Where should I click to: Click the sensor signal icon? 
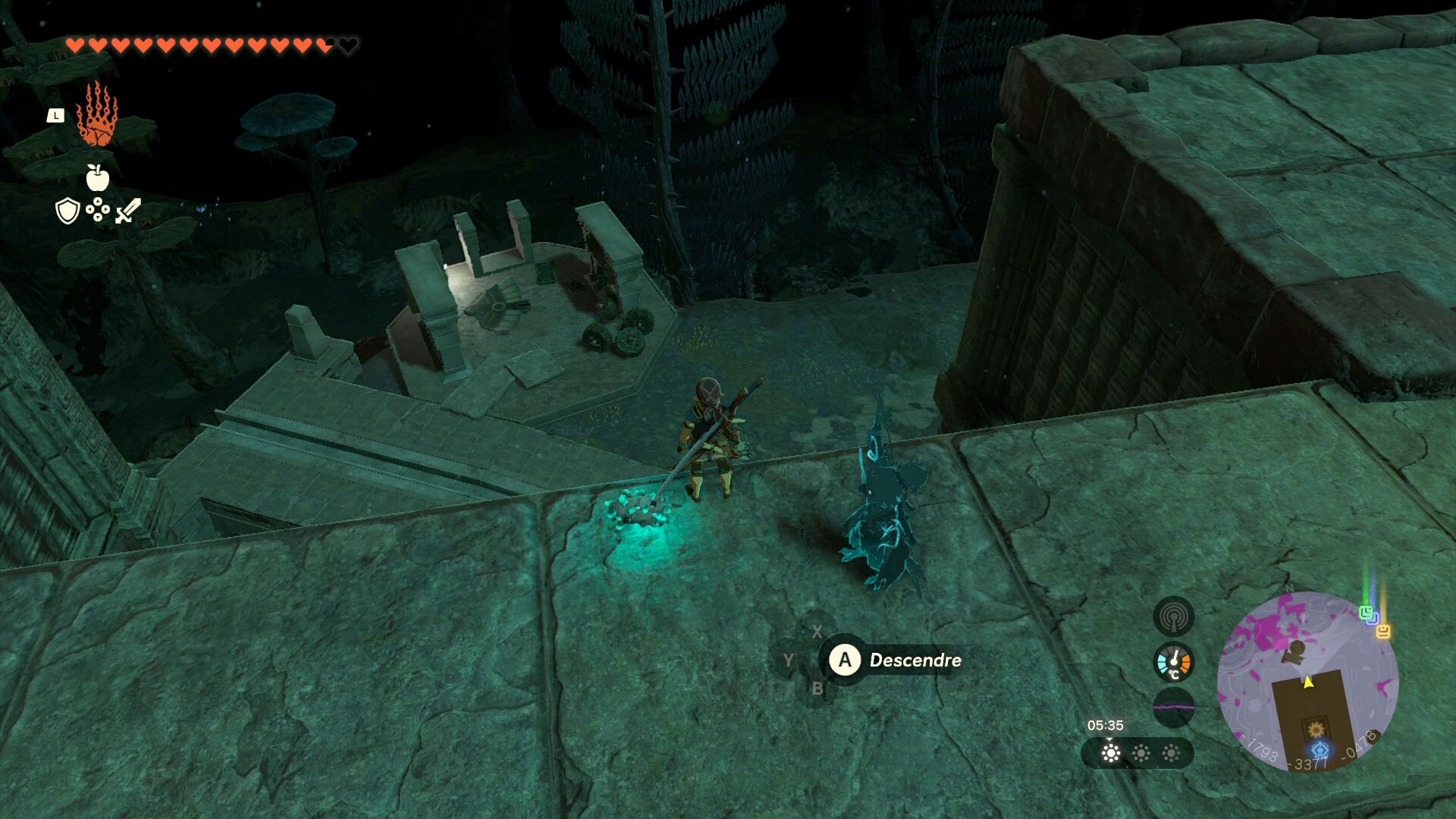(x=1173, y=617)
